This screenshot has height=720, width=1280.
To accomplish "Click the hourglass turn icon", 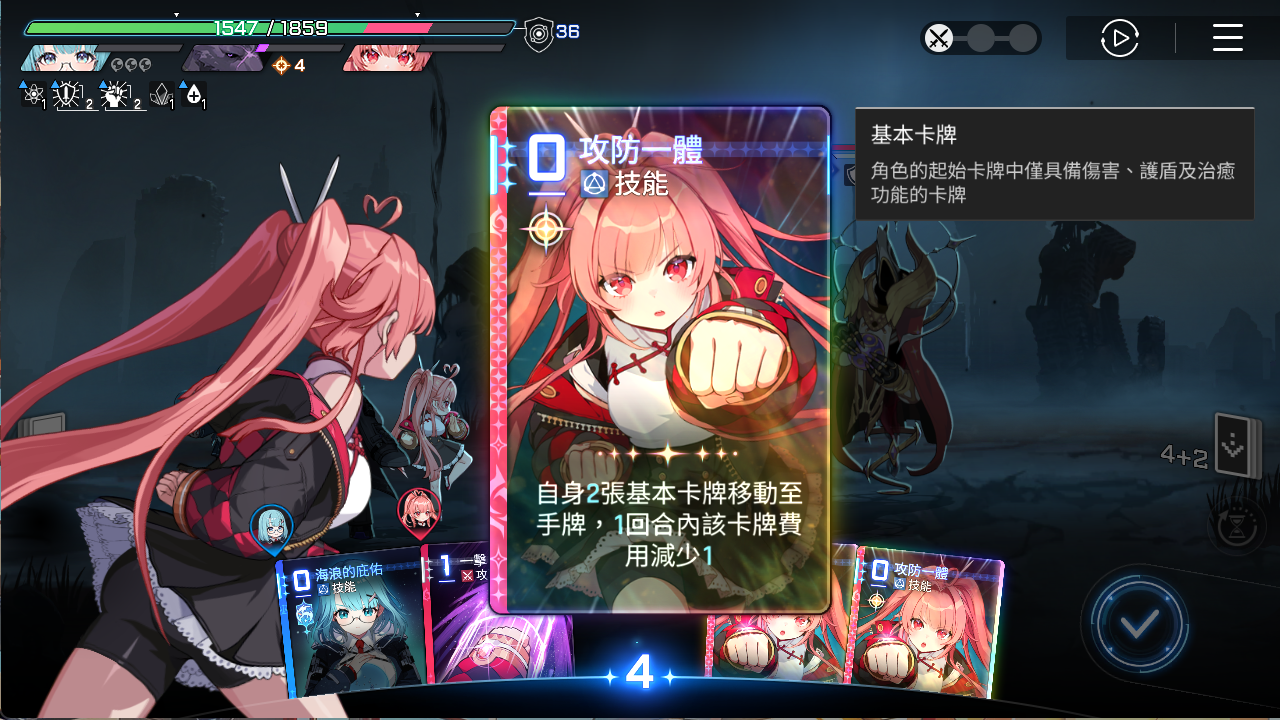I will click(1237, 524).
